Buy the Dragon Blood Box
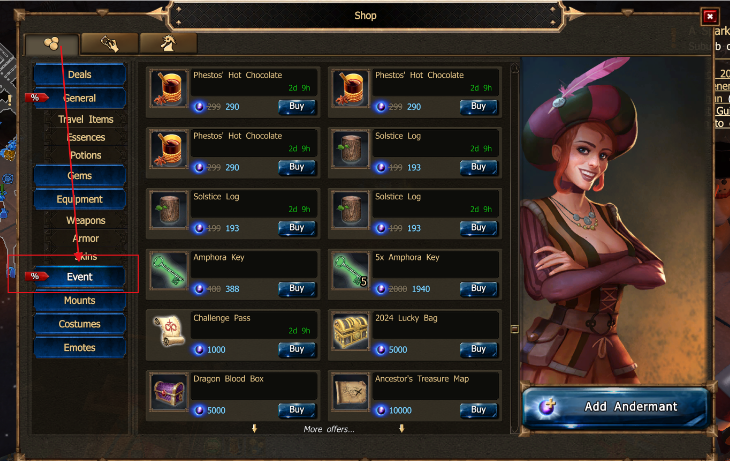 [297, 409]
